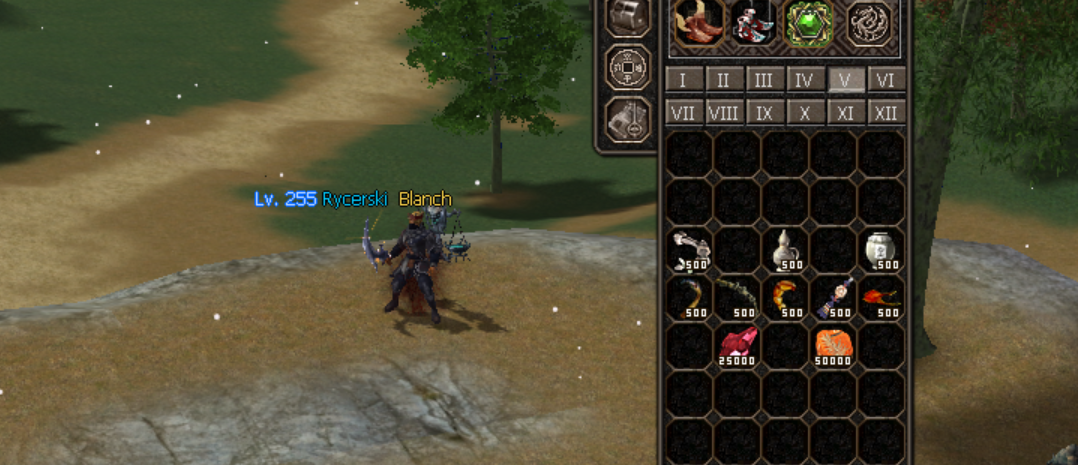Image resolution: width=1078 pixels, height=465 pixels.
Task: Click the dark green branch item stack
Action: click(x=739, y=297)
